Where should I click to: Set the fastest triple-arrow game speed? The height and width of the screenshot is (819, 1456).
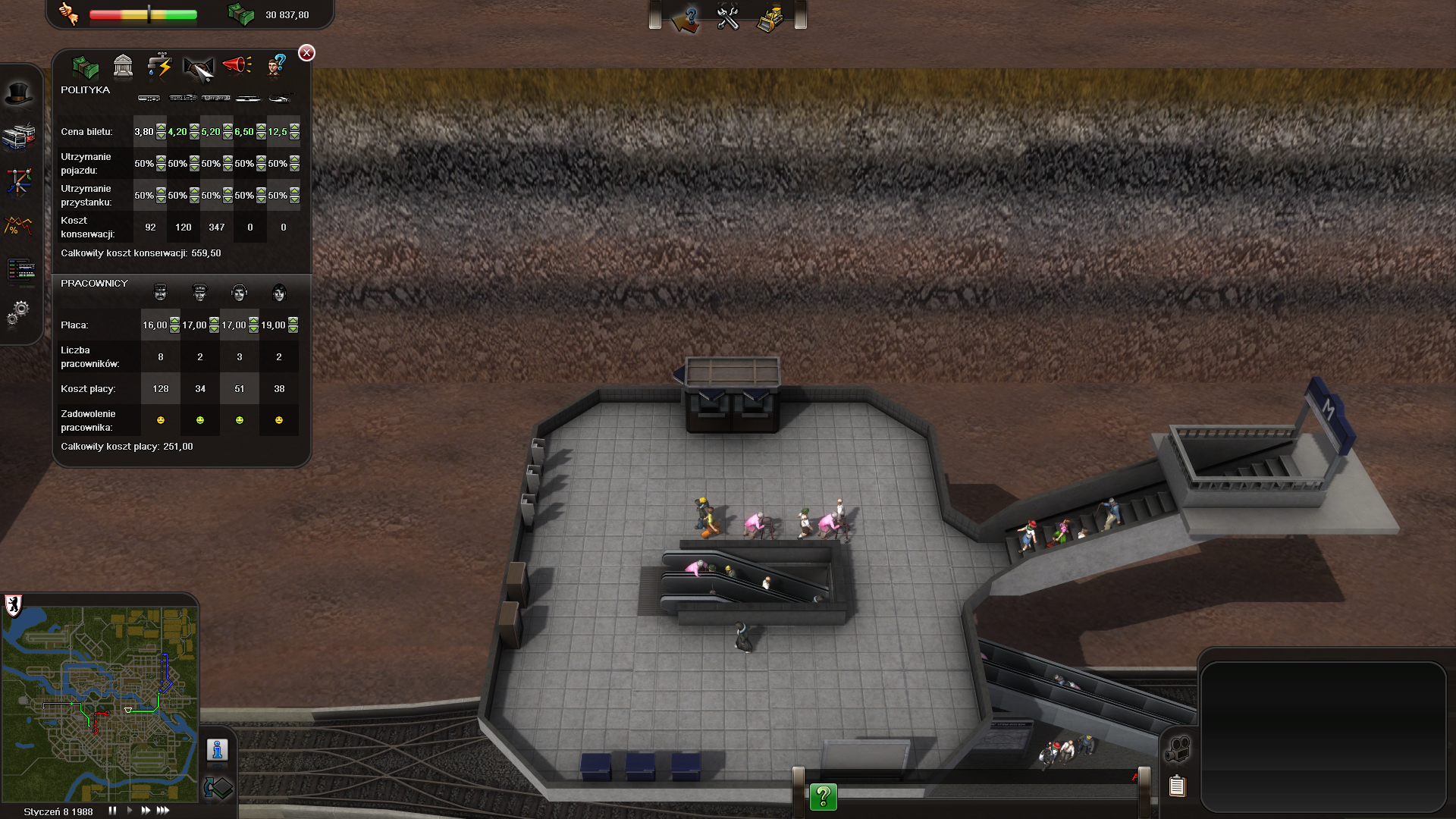pyautogui.click(x=163, y=811)
